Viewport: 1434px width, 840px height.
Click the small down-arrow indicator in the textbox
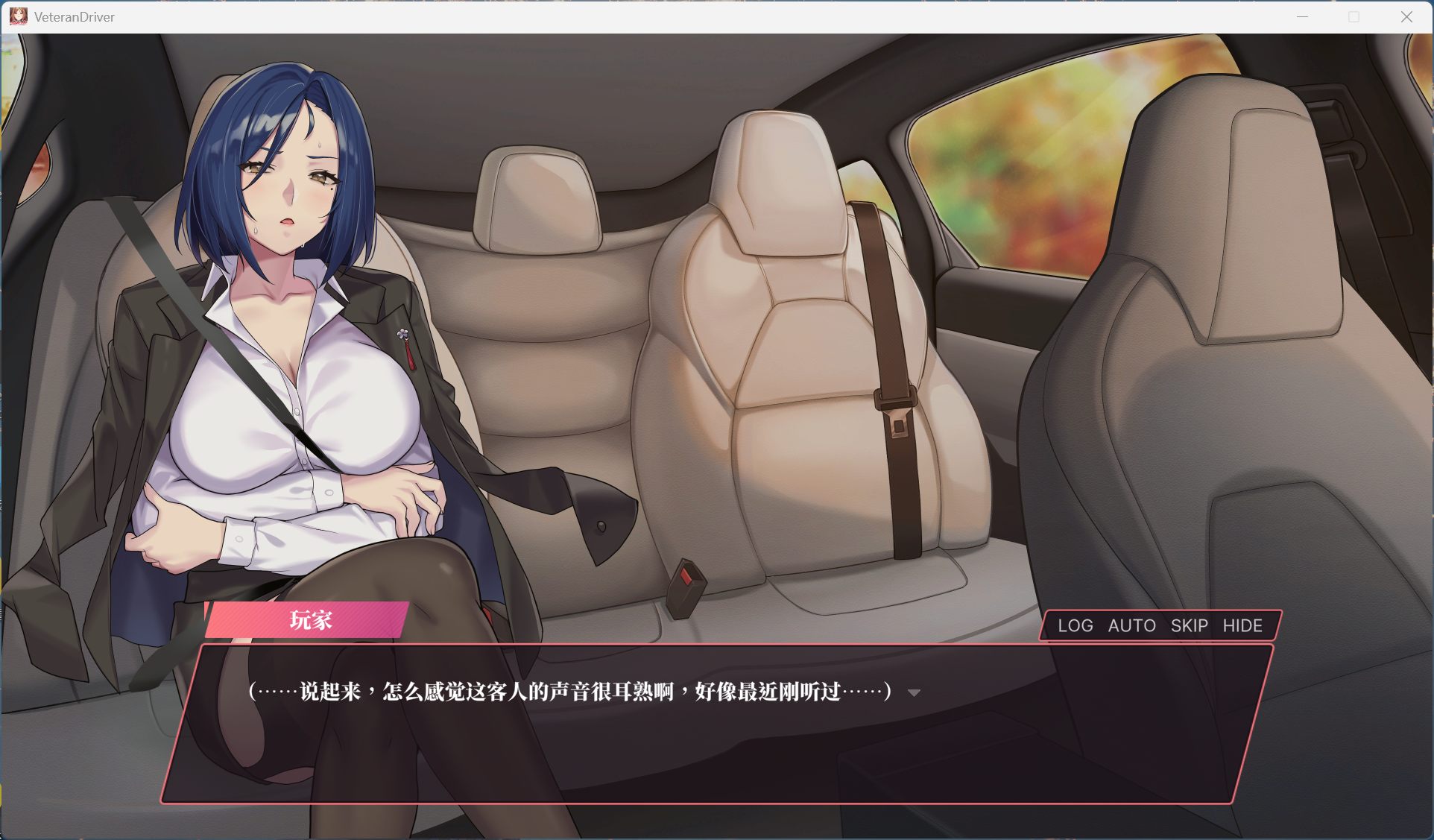click(x=913, y=693)
